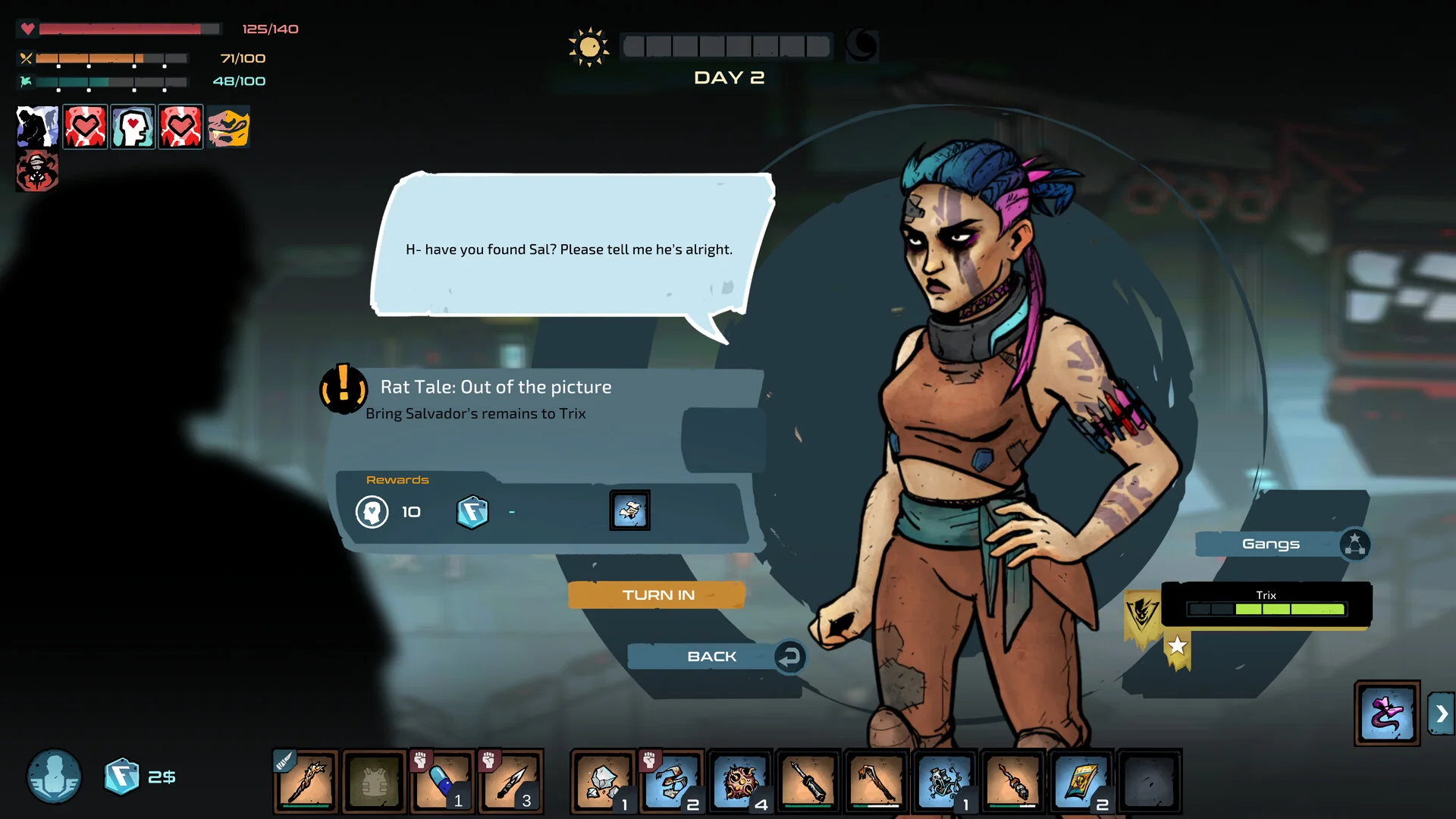This screenshot has width=1456, height=819.
Task: Select the blue pill item slot
Action: [x=443, y=781]
